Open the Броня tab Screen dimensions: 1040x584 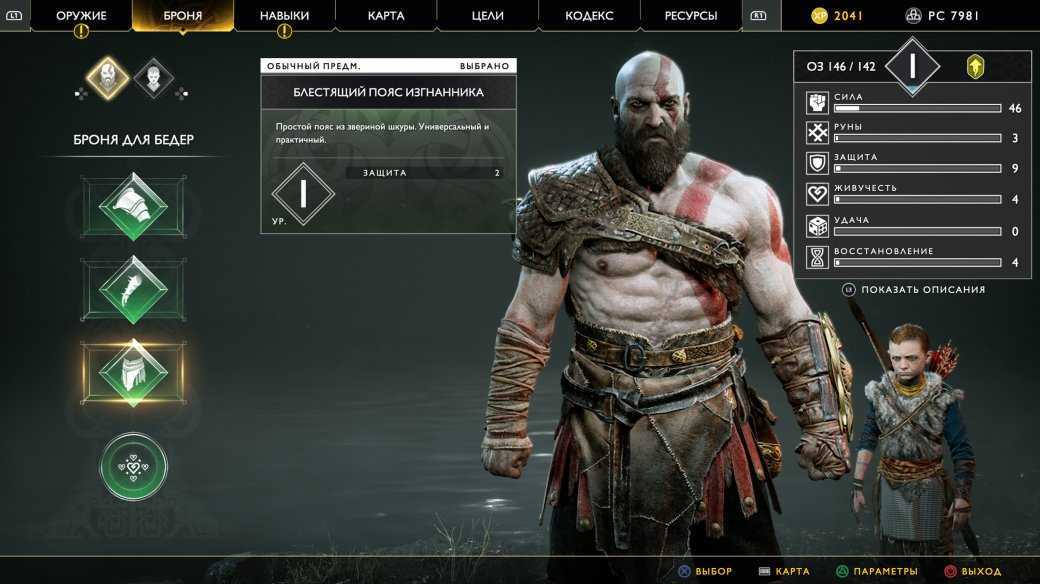tap(183, 16)
